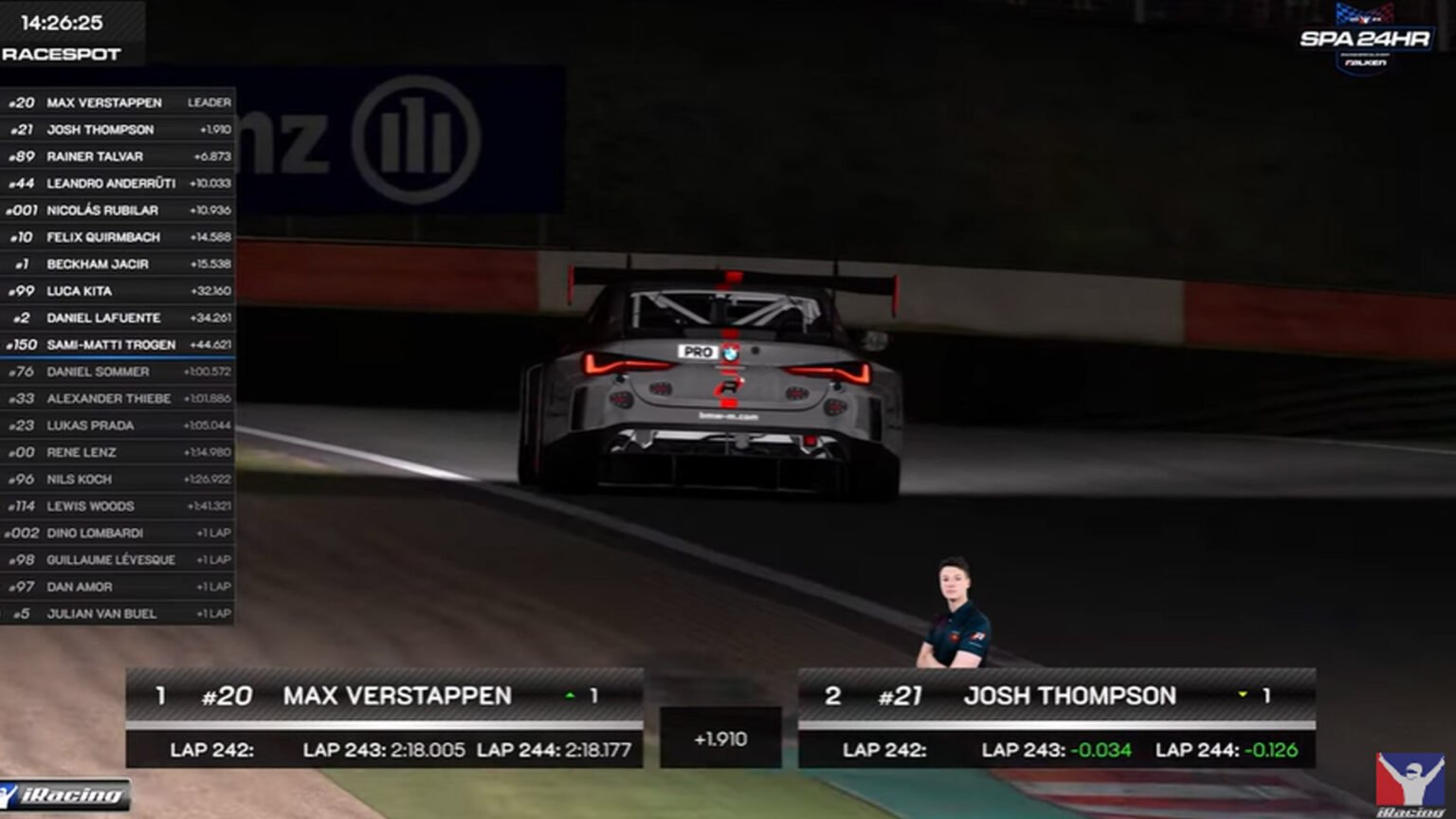Expand the +1.910 gap box for more detail
Viewport: 1456px width, 819px height.
719,737
